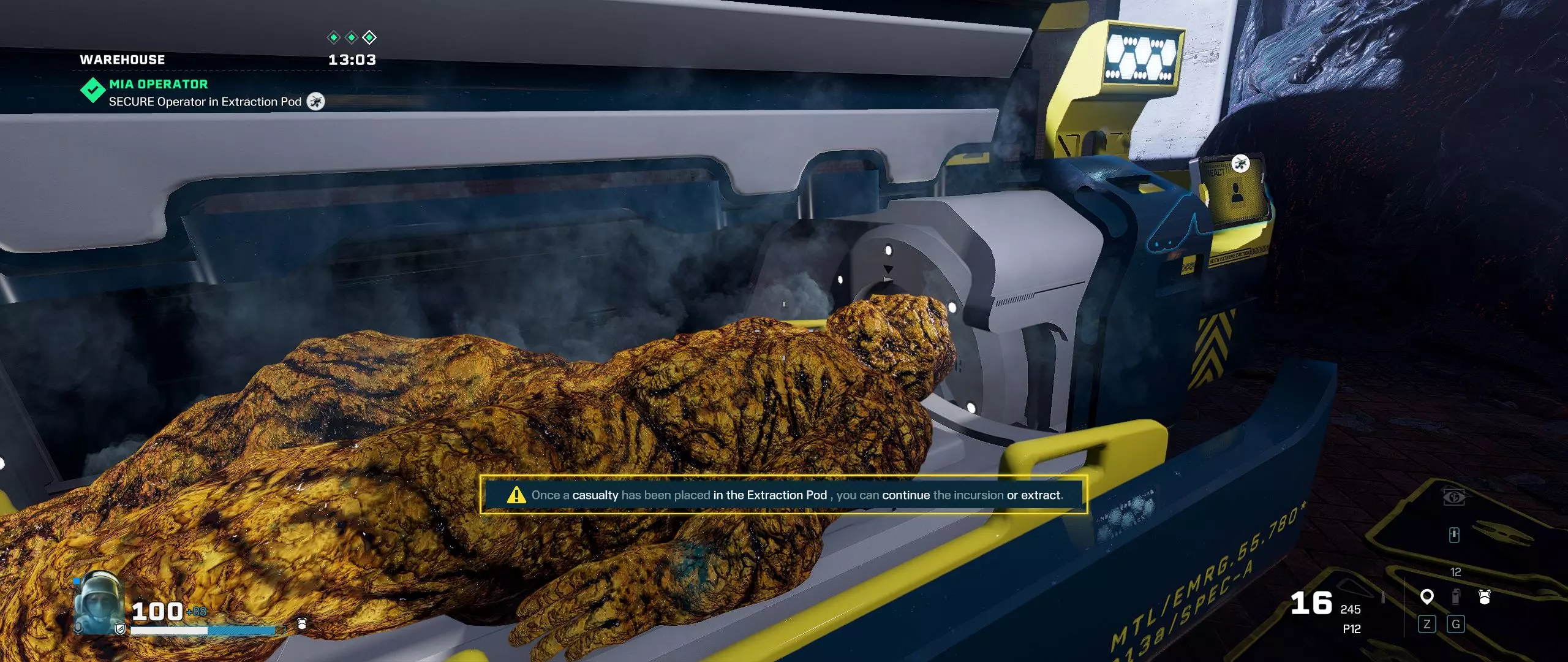This screenshot has width=1568, height=662.
Task: Click the extraction pod objective marker
Action: 1240,164
